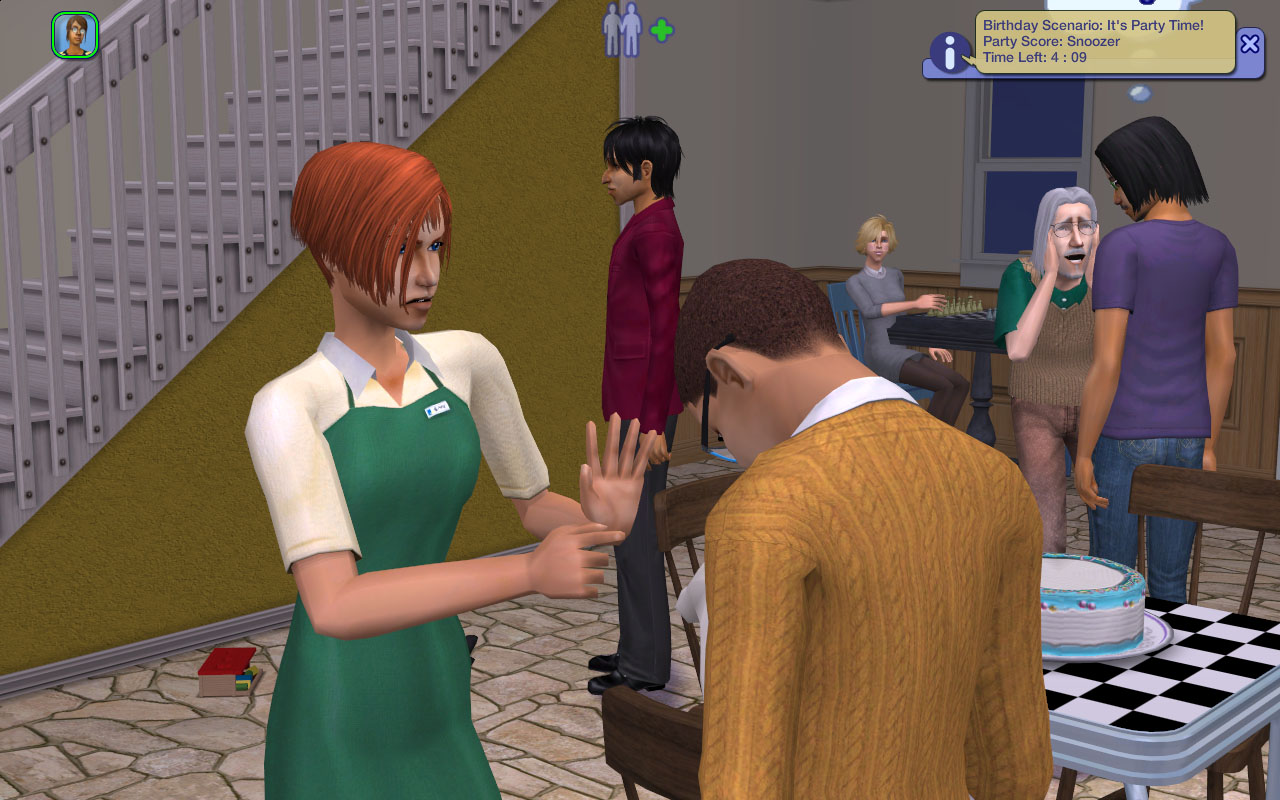The image size is (1280, 800).
Task: Close the Birthday Scenario info panel
Action: pos(1249,43)
